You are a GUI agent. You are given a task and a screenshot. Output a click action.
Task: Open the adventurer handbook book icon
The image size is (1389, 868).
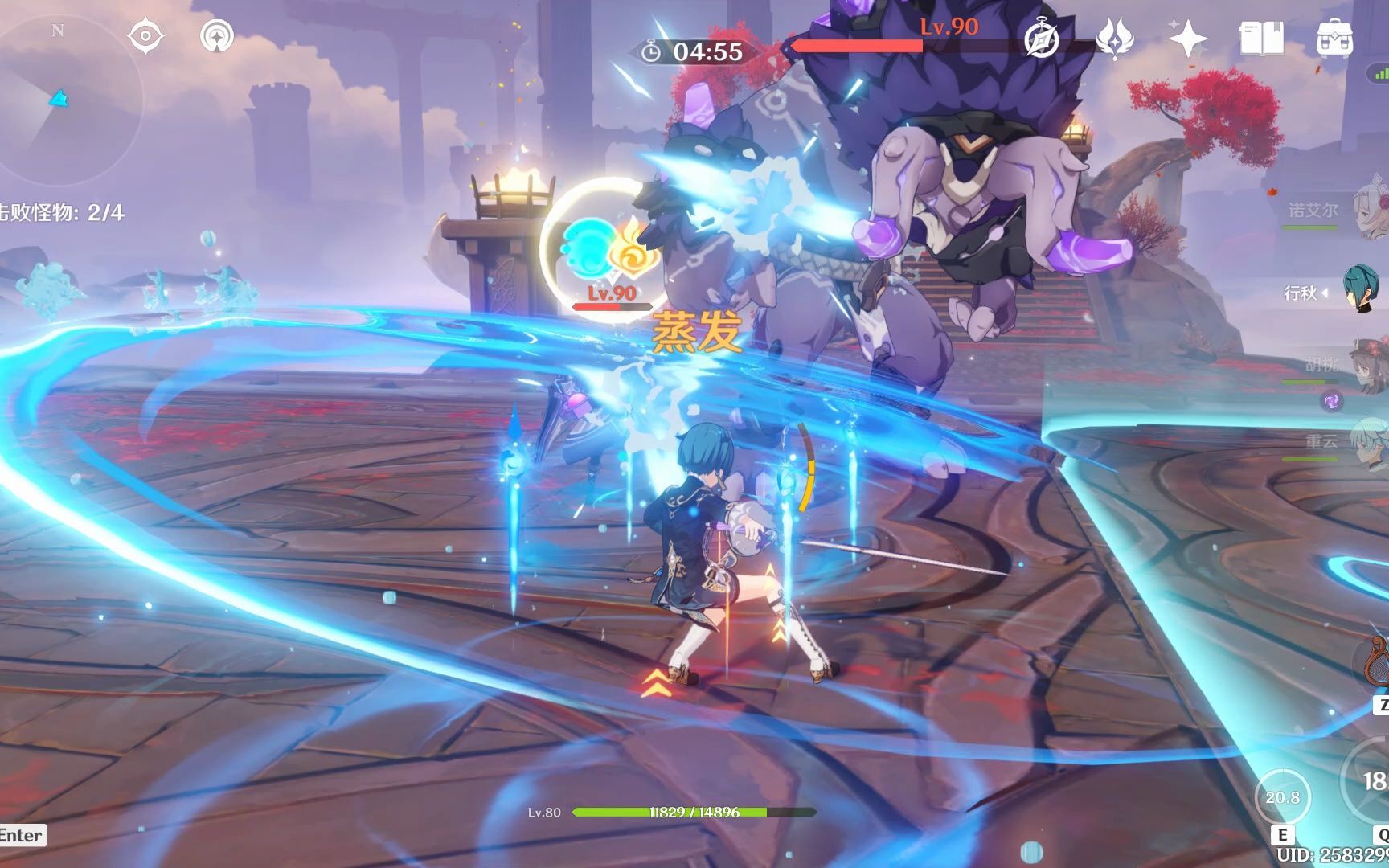tap(1261, 39)
